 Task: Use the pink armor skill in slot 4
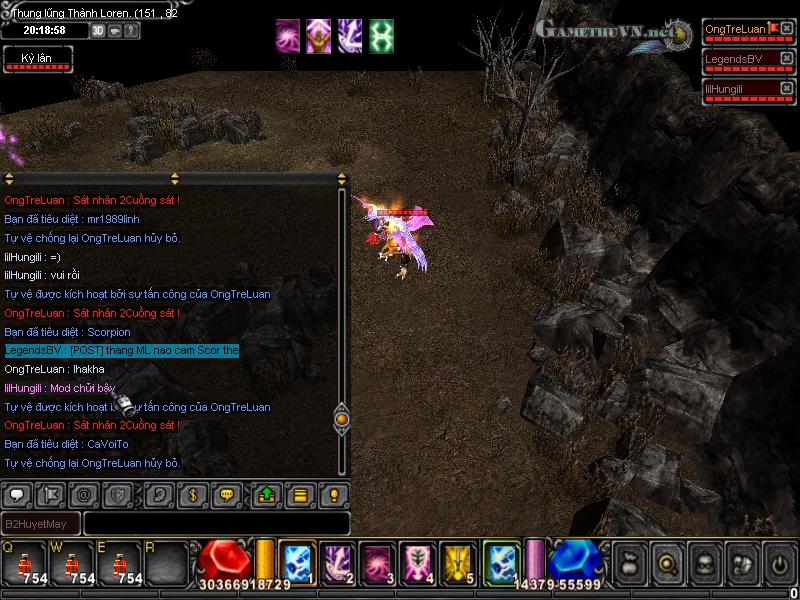417,563
